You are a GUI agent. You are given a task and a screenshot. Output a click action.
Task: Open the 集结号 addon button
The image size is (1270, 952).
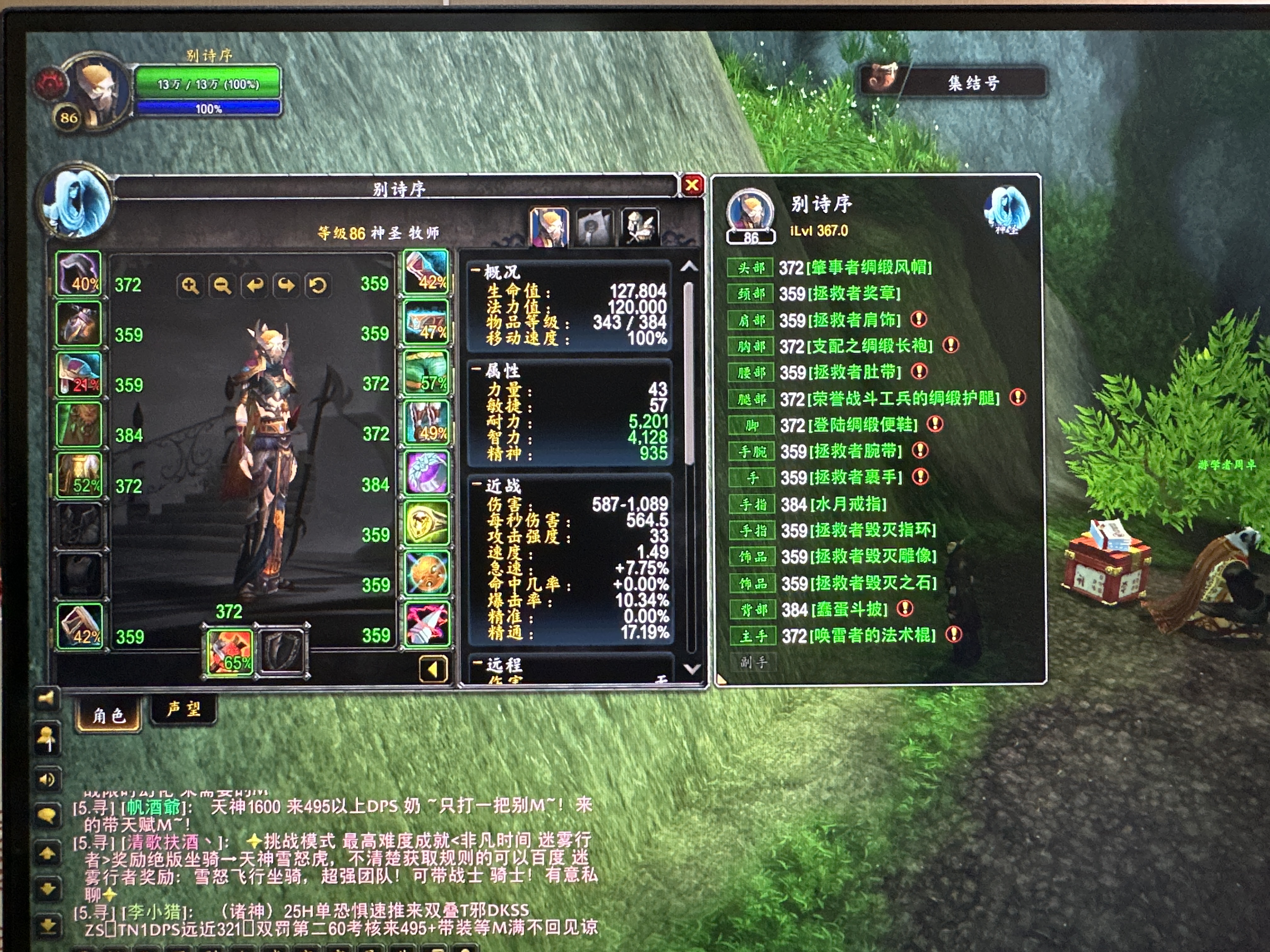(x=953, y=82)
